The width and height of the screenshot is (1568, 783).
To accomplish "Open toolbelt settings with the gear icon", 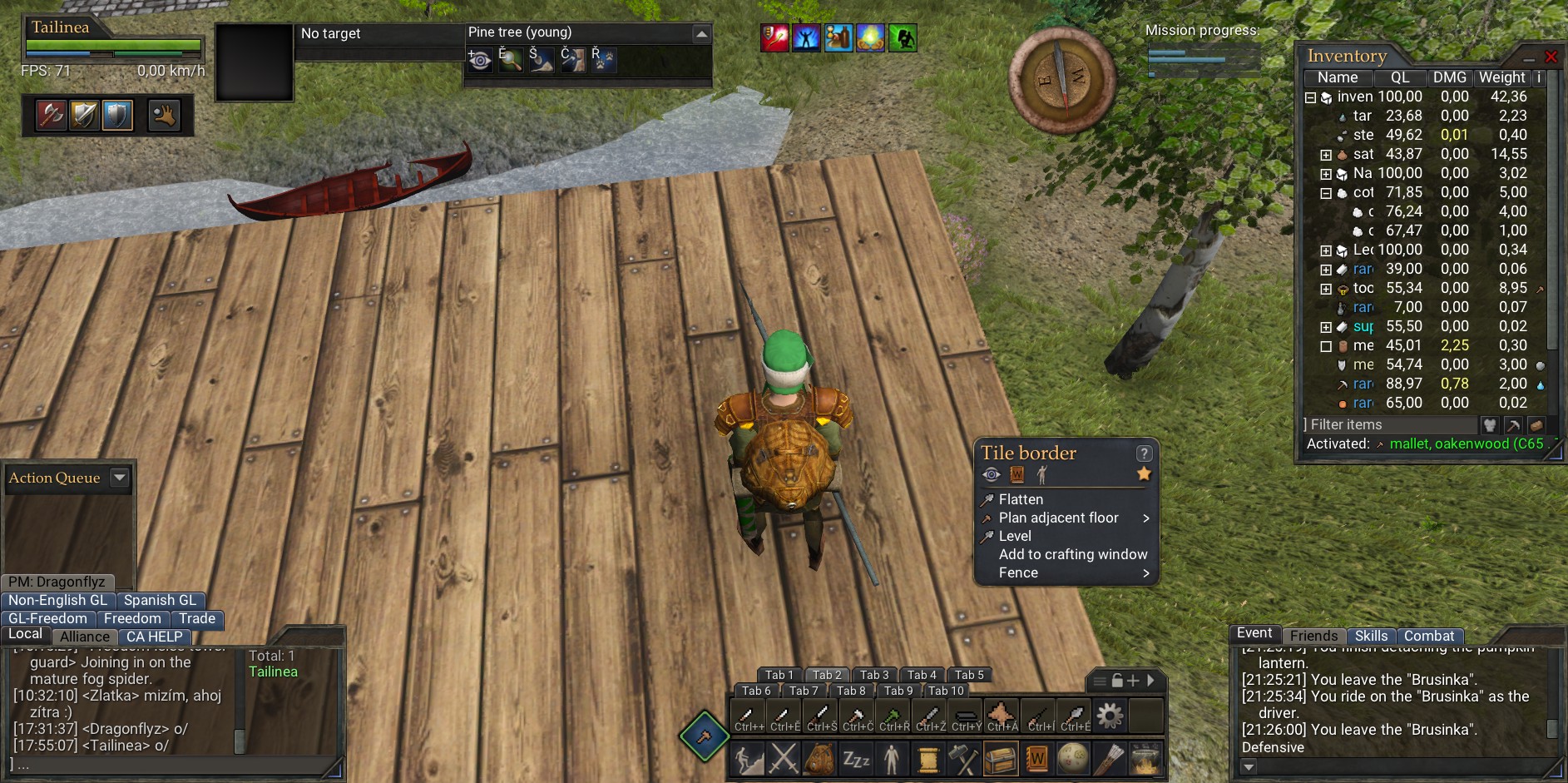I will tap(1110, 715).
